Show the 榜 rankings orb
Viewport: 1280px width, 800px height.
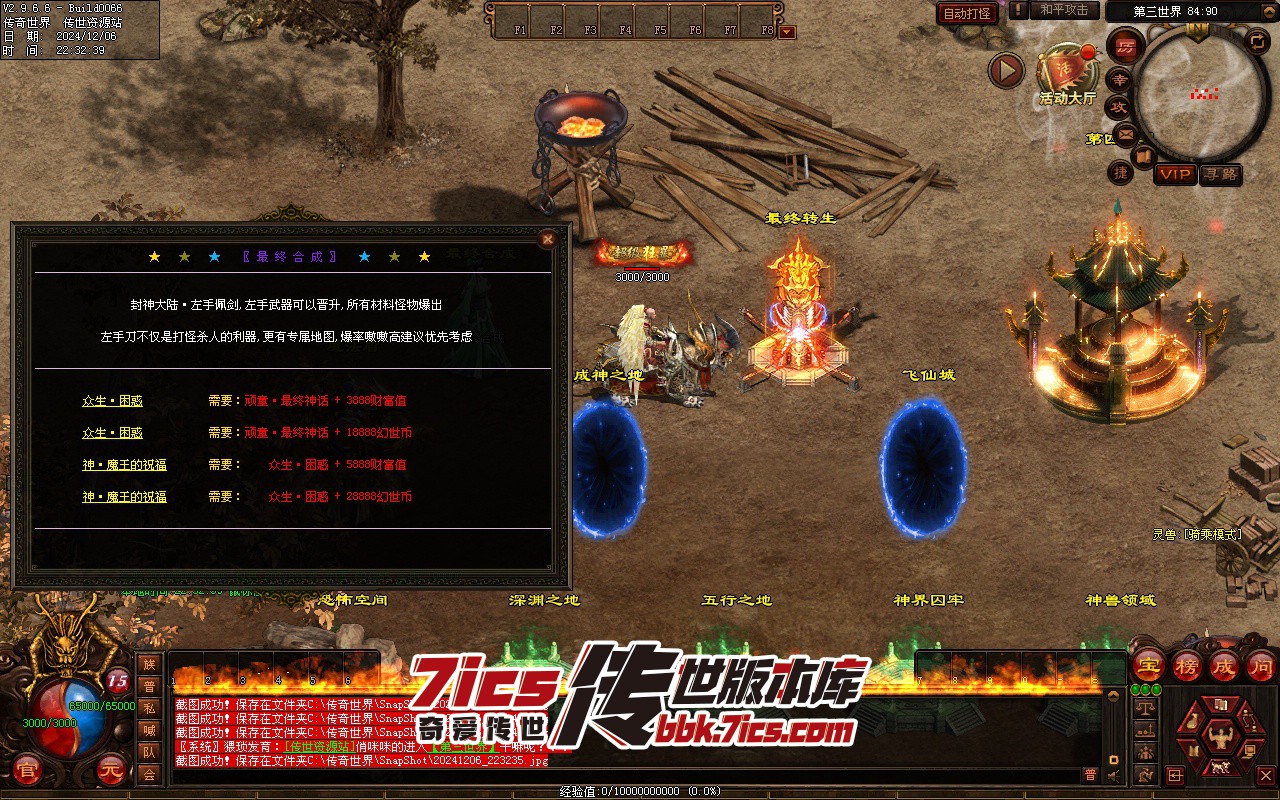point(1186,665)
